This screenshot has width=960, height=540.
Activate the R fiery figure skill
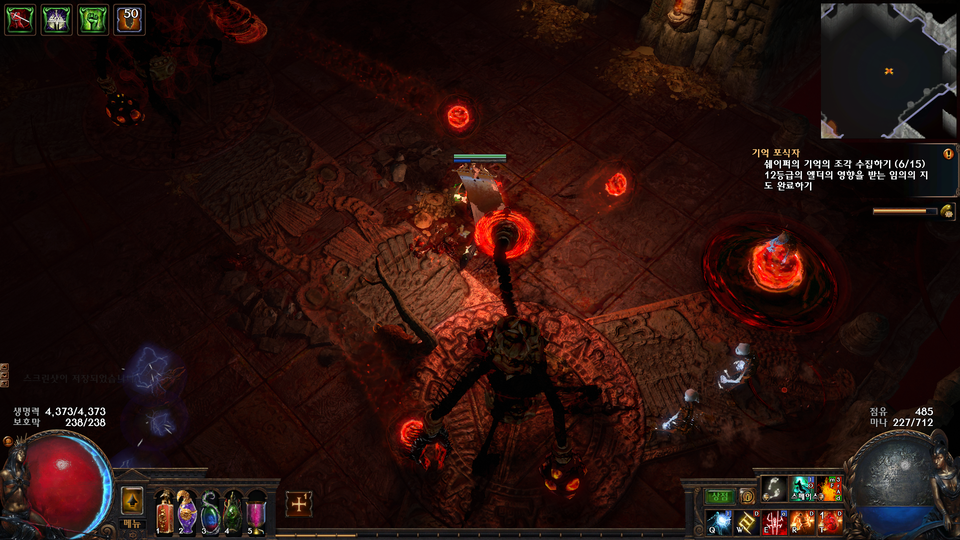(x=802, y=521)
